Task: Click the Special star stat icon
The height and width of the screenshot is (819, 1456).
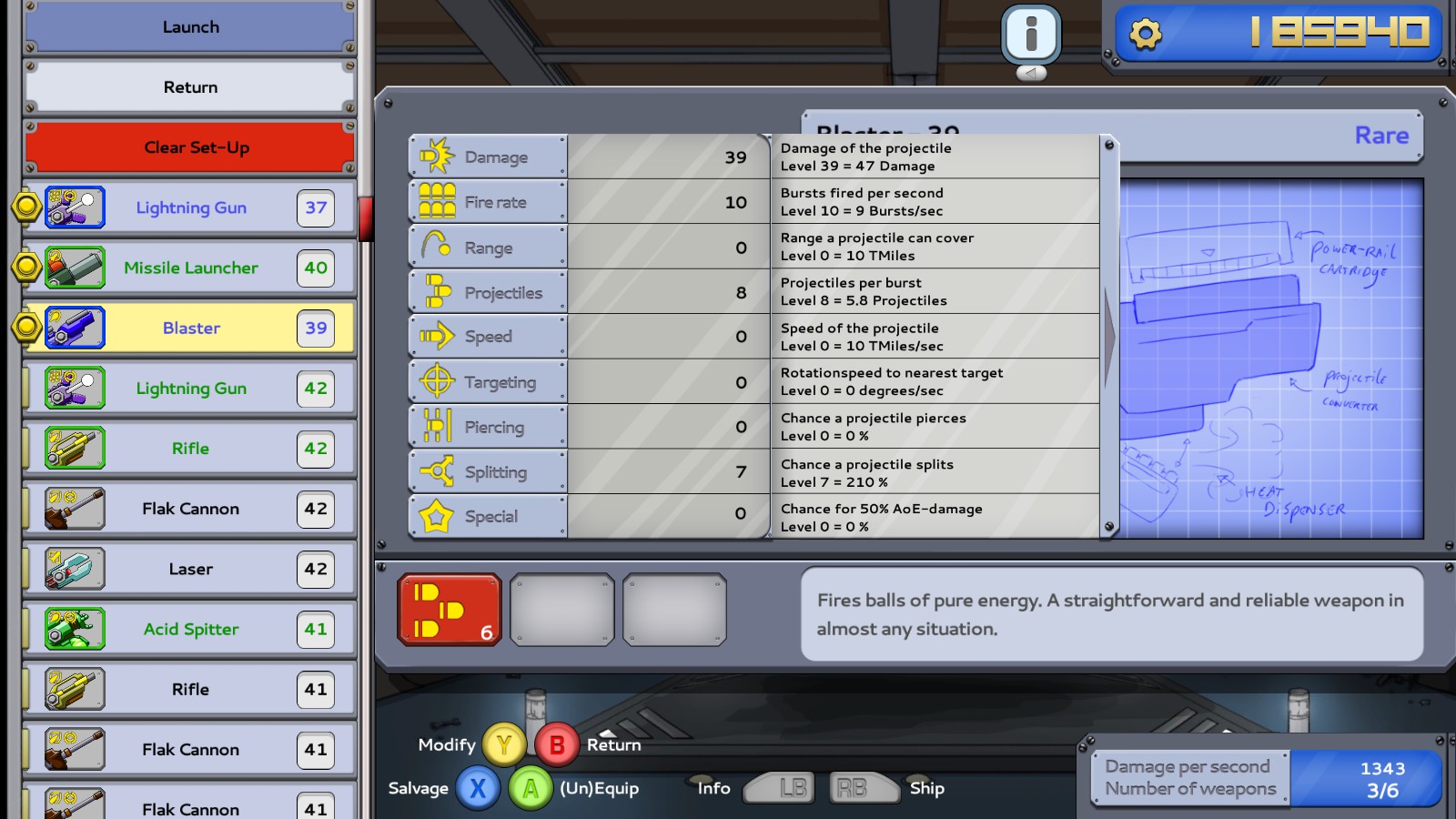Action: tap(435, 515)
